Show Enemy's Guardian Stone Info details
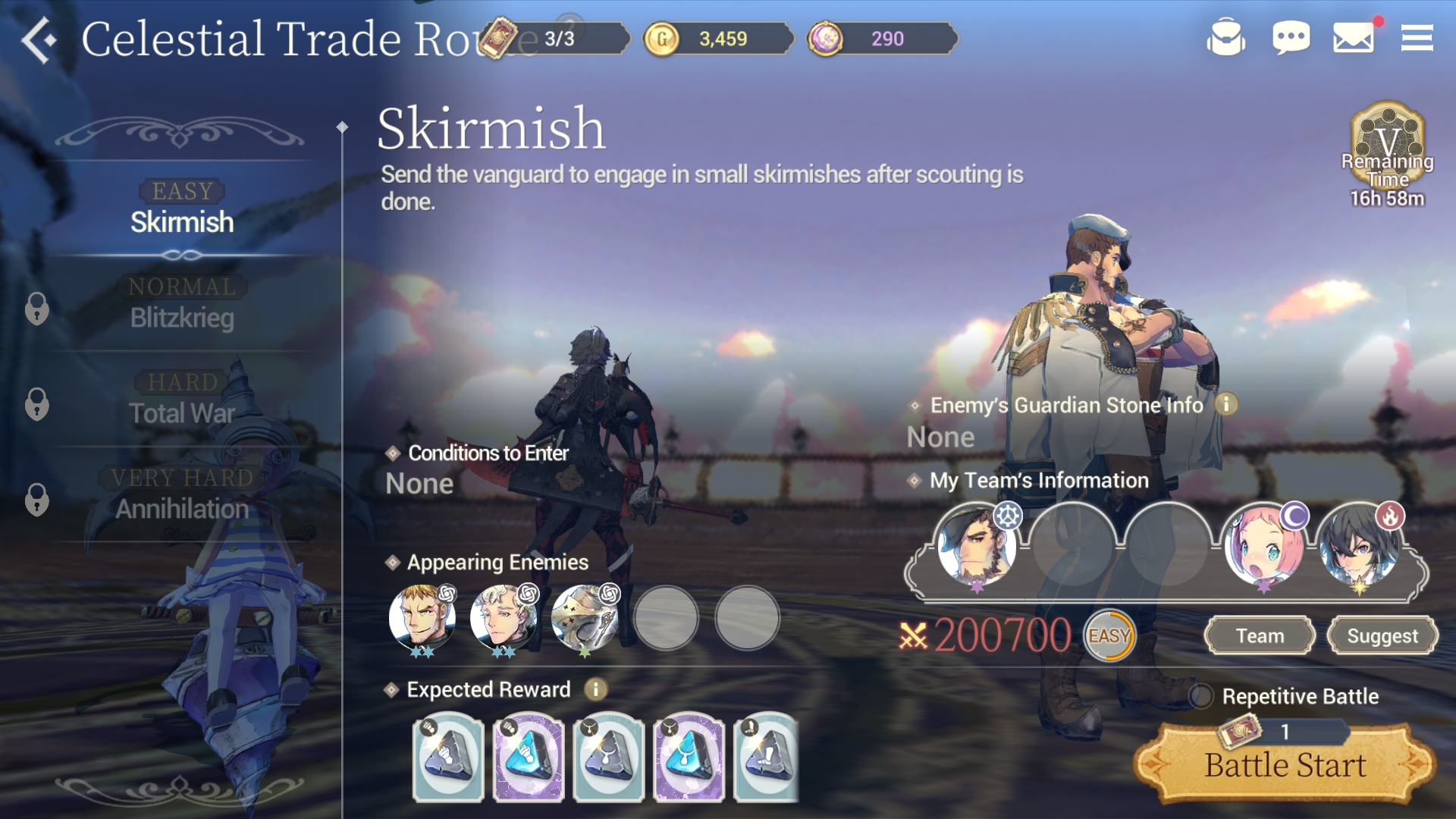This screenshot has height=819, width=1456. (x=1226, y=405)
